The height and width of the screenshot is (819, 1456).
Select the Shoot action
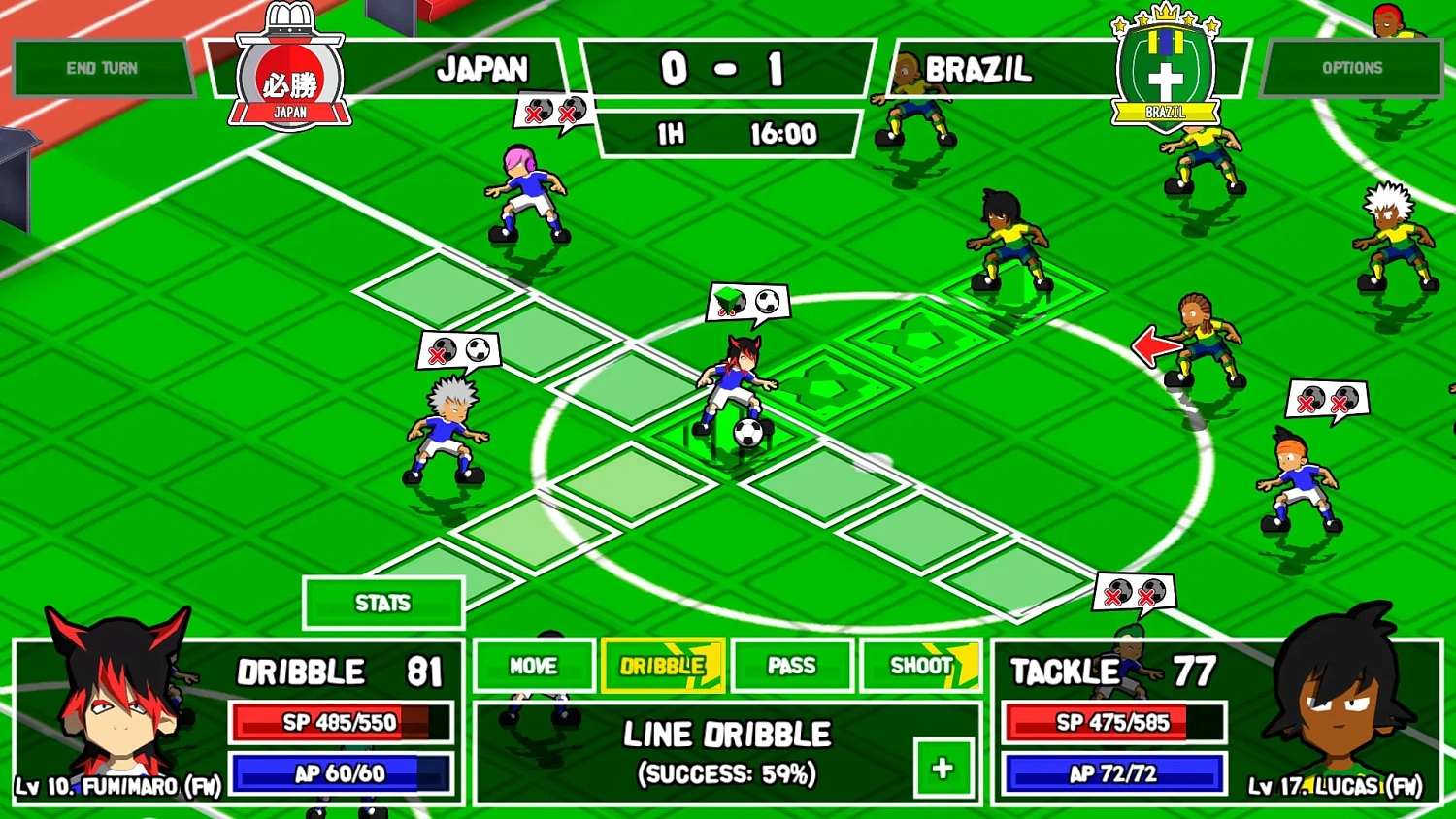(918, 667)
